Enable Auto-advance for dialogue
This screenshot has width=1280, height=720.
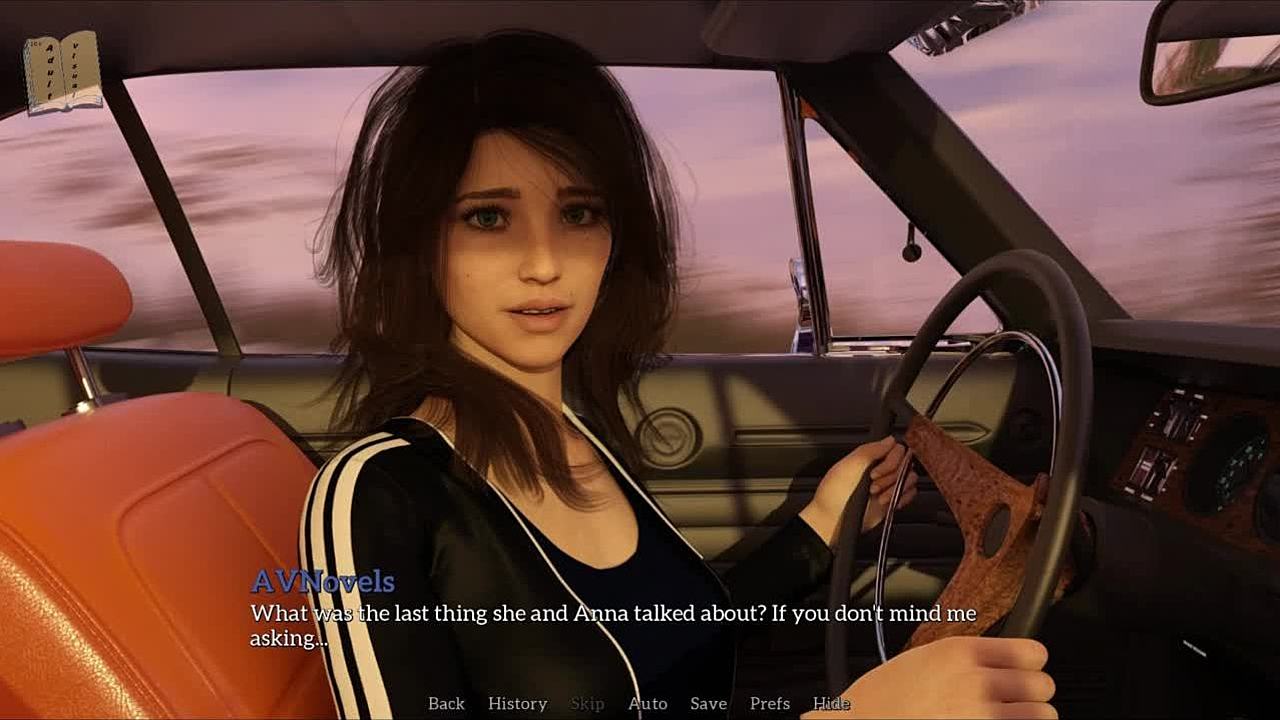(647, 703)
